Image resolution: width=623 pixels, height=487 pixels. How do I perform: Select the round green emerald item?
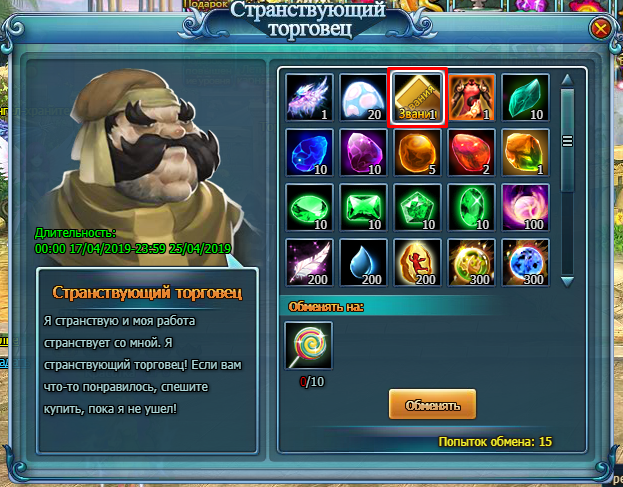309,206
